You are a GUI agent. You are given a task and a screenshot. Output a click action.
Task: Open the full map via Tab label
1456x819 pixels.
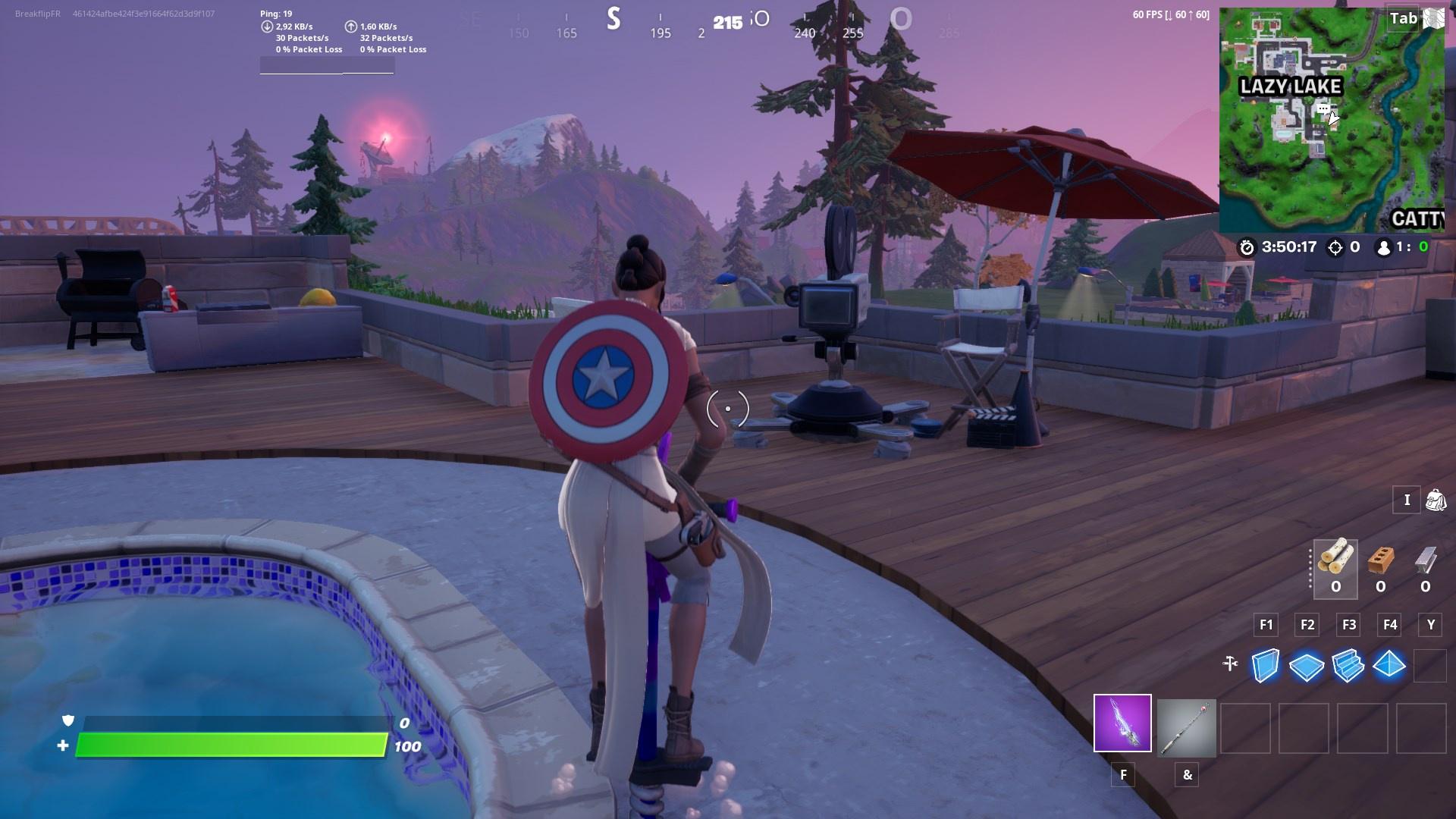click(1404, 20)
